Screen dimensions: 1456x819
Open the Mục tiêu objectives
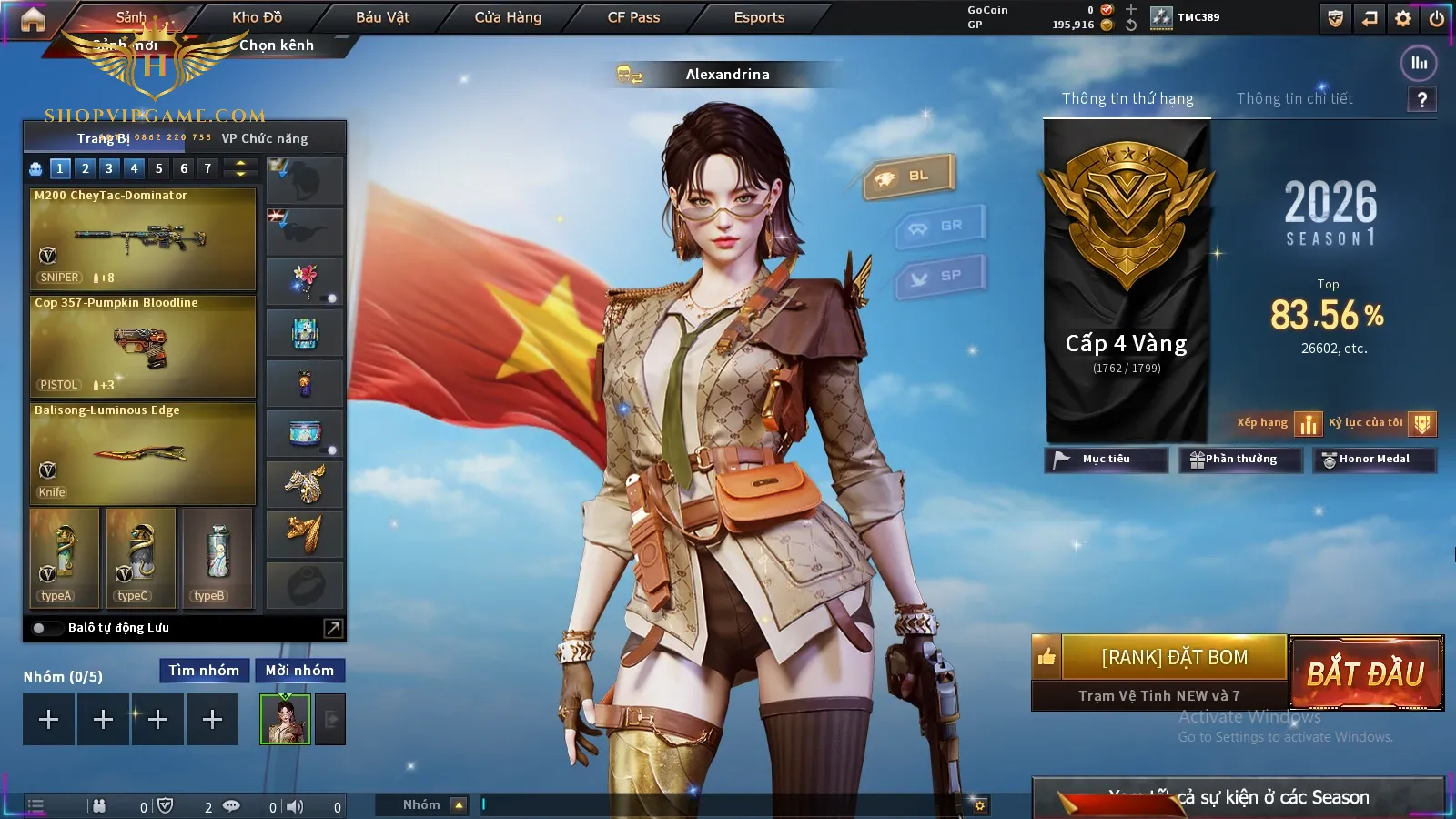pos(1106,460)
